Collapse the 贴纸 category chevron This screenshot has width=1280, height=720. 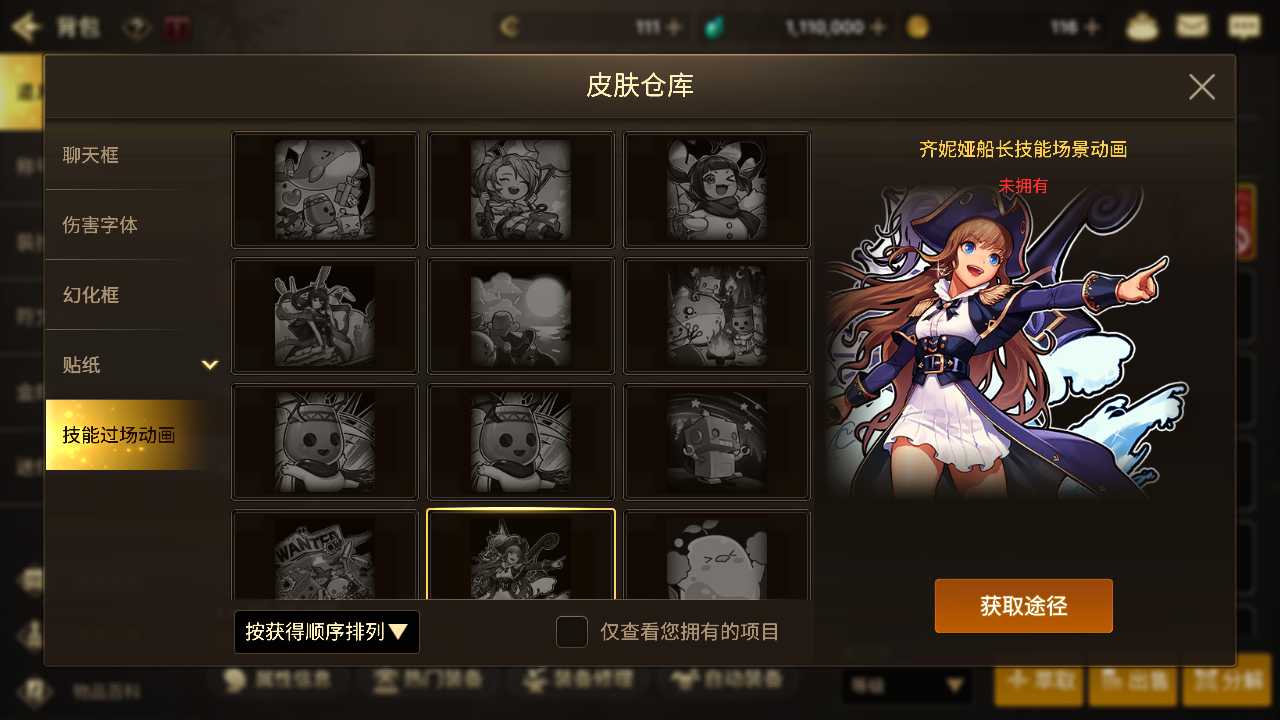(211, 365)
